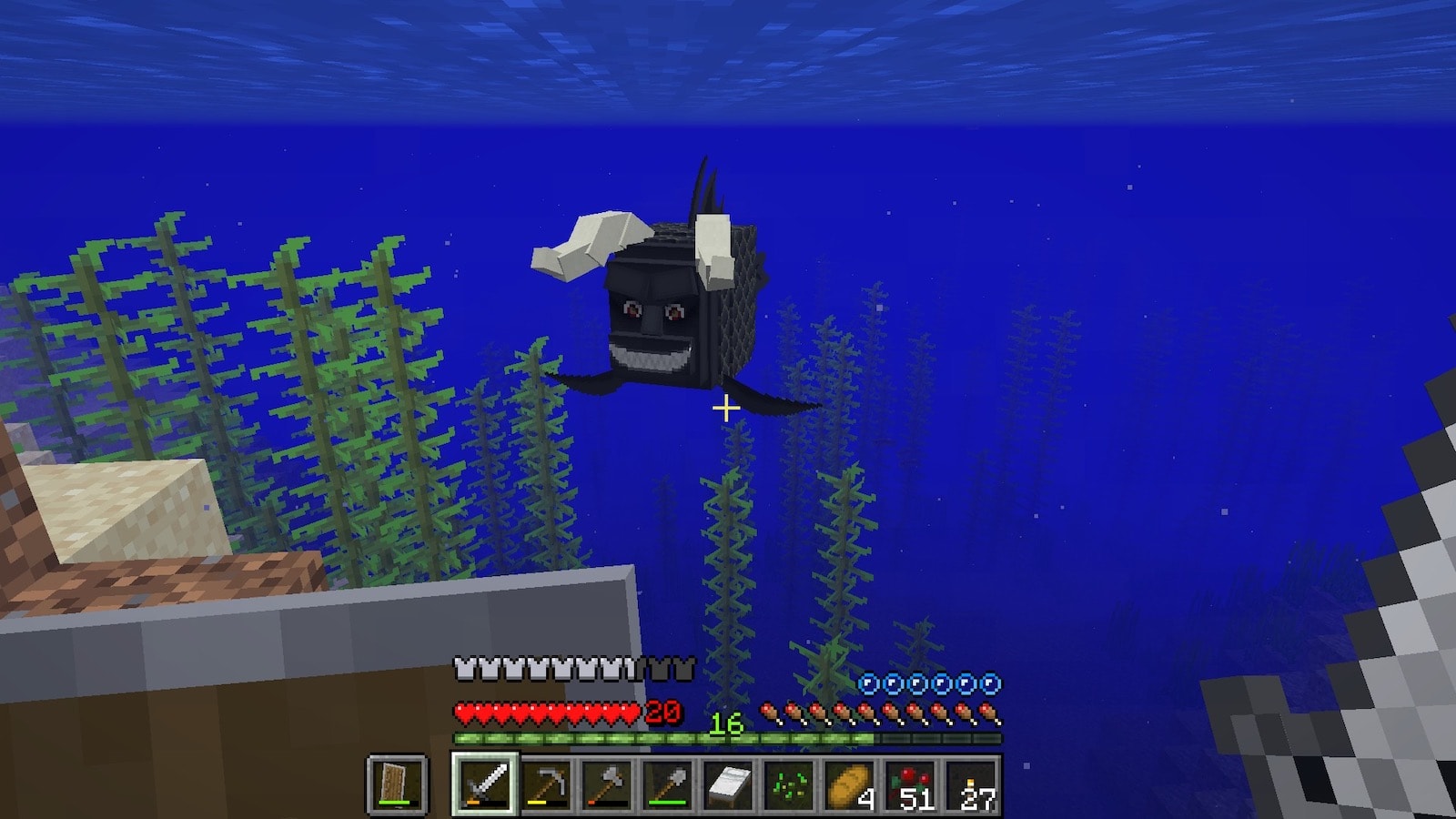Select the sweet berries stack of 51
This screenshot has height=819, width=1456.
coord(911,784)
